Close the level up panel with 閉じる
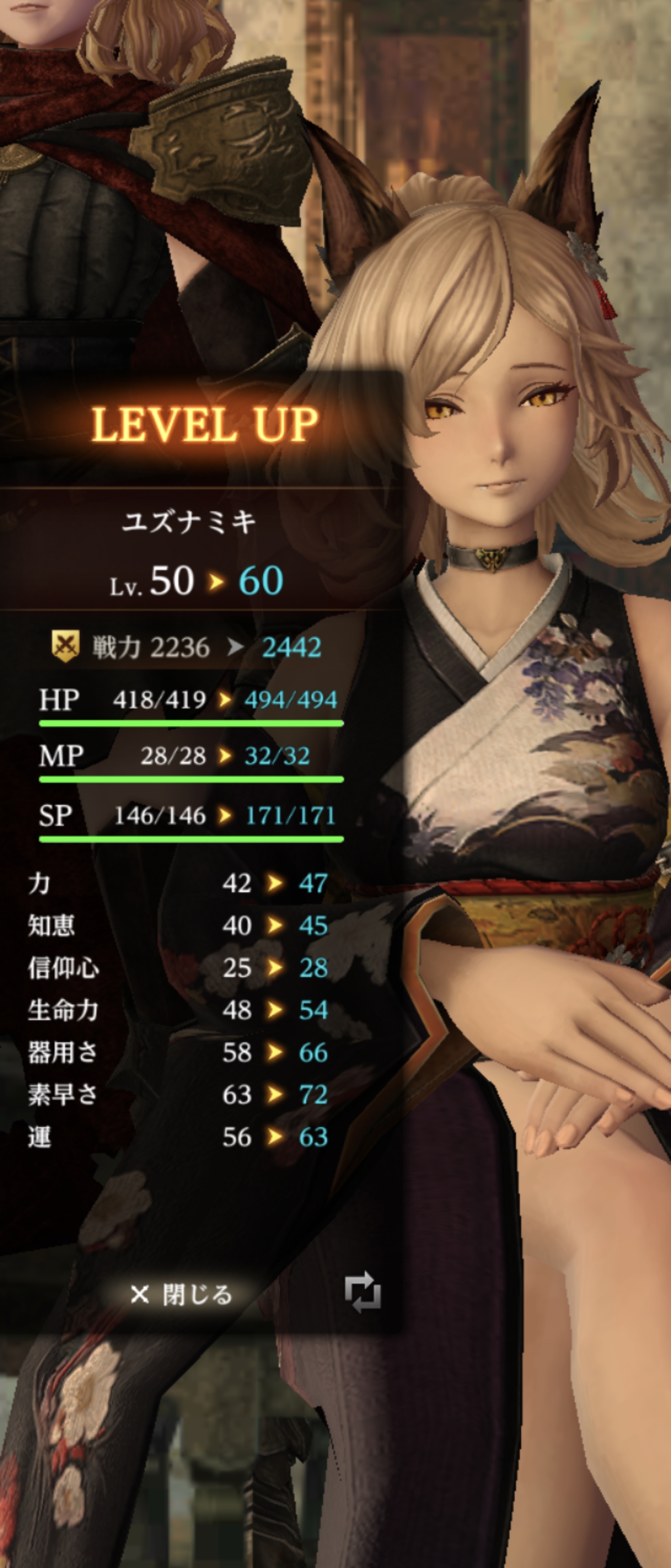Image resolution: width=671 pixels, height=1568 pixels. click(x=181, y=1295)
